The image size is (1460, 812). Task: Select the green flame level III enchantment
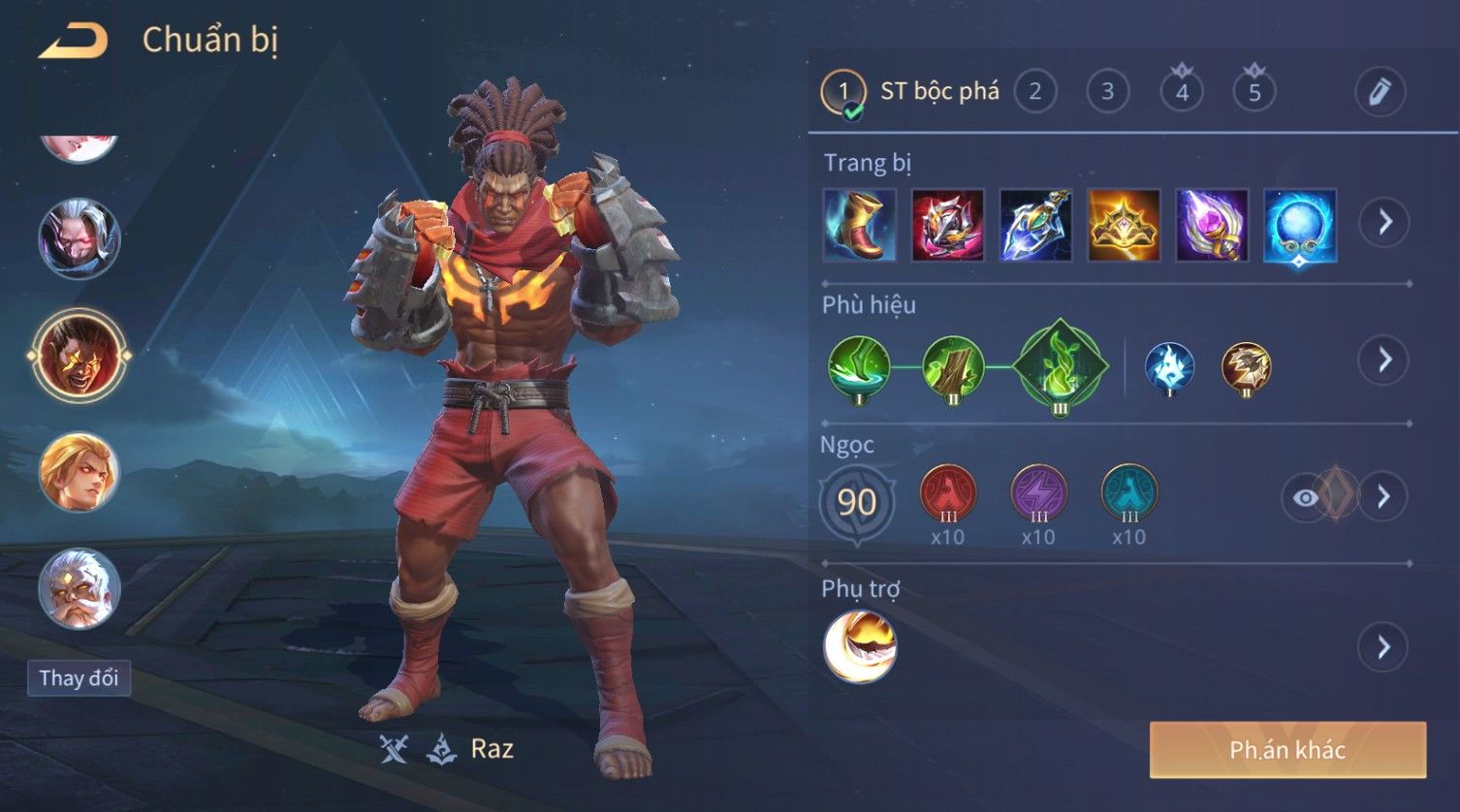(x=1060, y=366)
